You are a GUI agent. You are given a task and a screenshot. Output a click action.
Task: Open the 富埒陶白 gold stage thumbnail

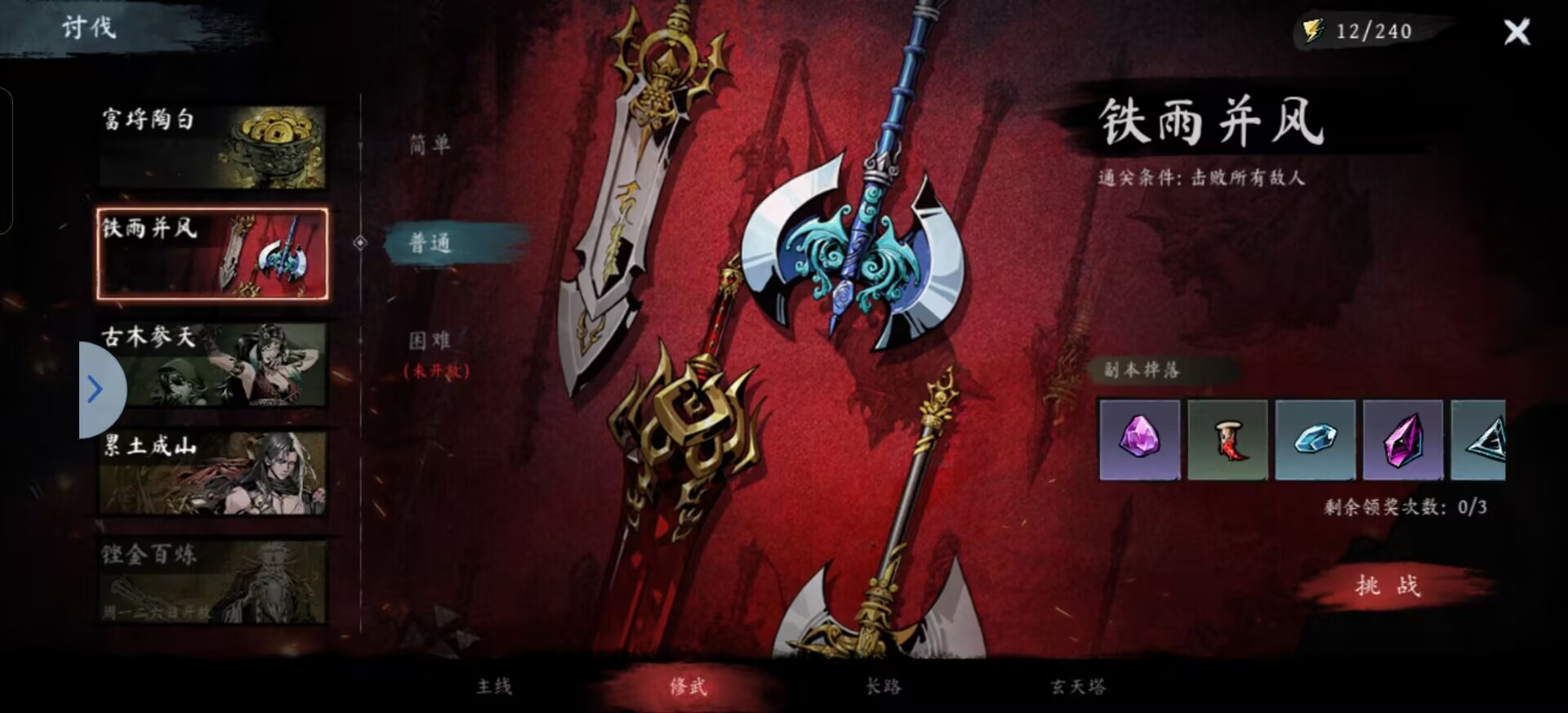211,145
